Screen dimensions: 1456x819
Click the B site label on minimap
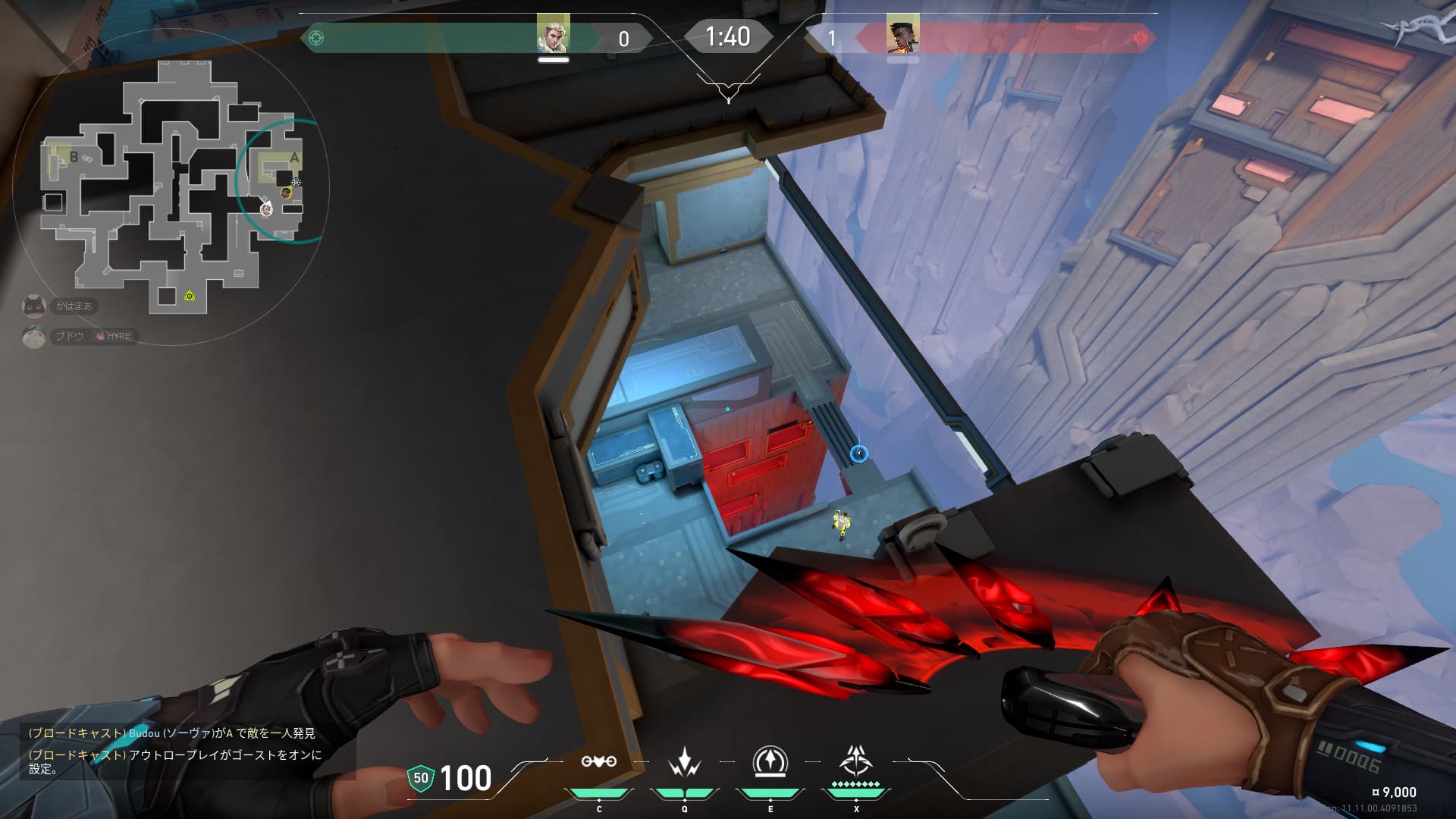(x=74, y=157)
